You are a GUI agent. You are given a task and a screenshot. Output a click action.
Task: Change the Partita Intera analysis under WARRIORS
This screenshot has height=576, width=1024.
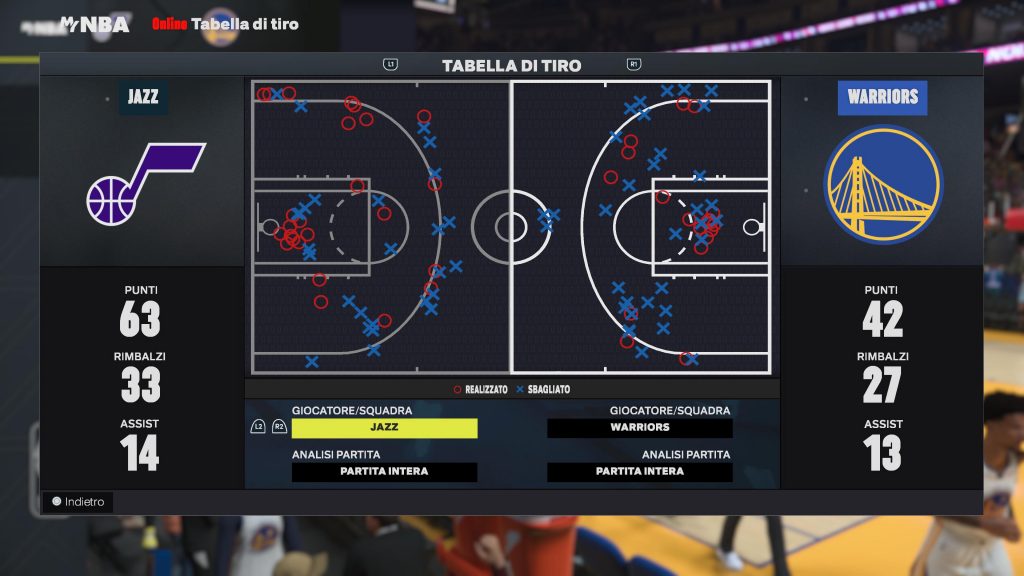640,472
